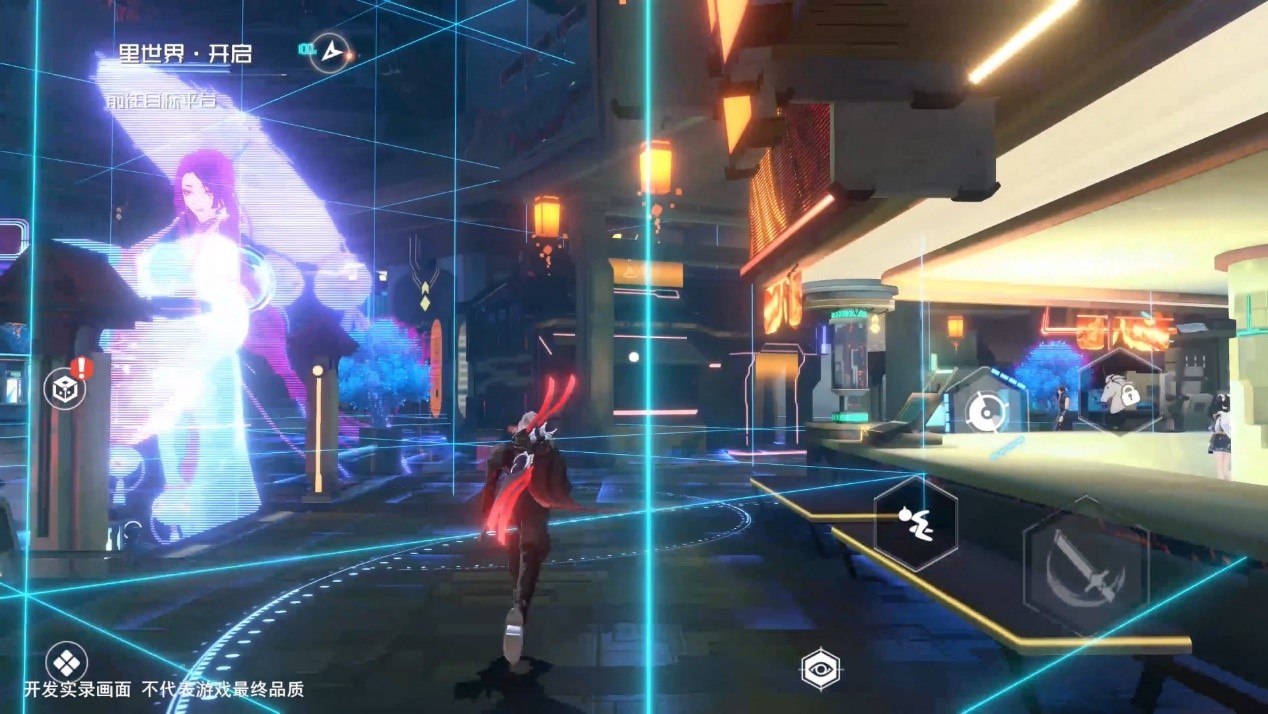Activate the dash sprint hexagon button
Viewport: 1268px width, 714px height.
click(915, 523)
